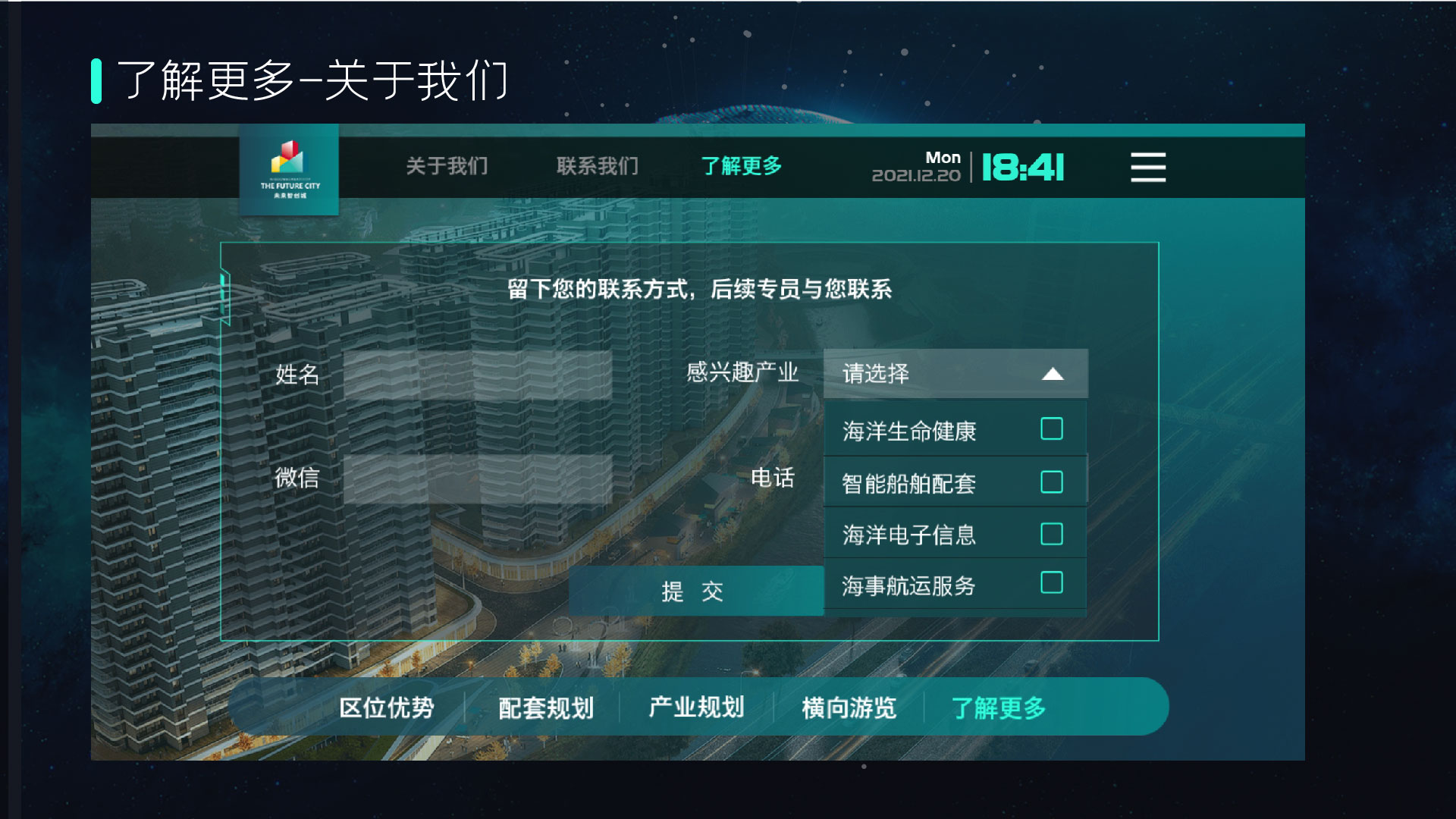Enable the 智能船舶配套 option

click(1050, 482)
